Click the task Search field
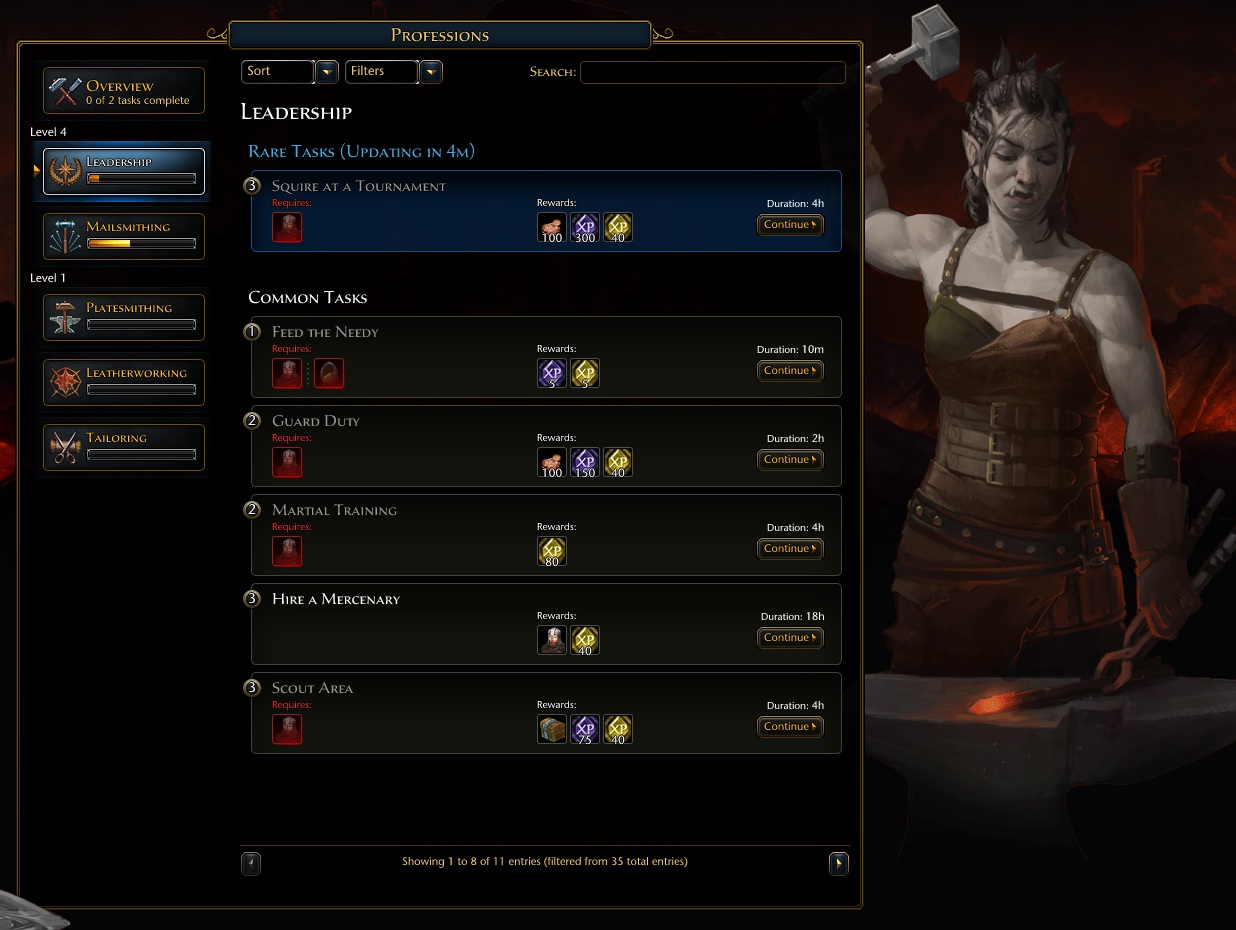 click(712, 73)
